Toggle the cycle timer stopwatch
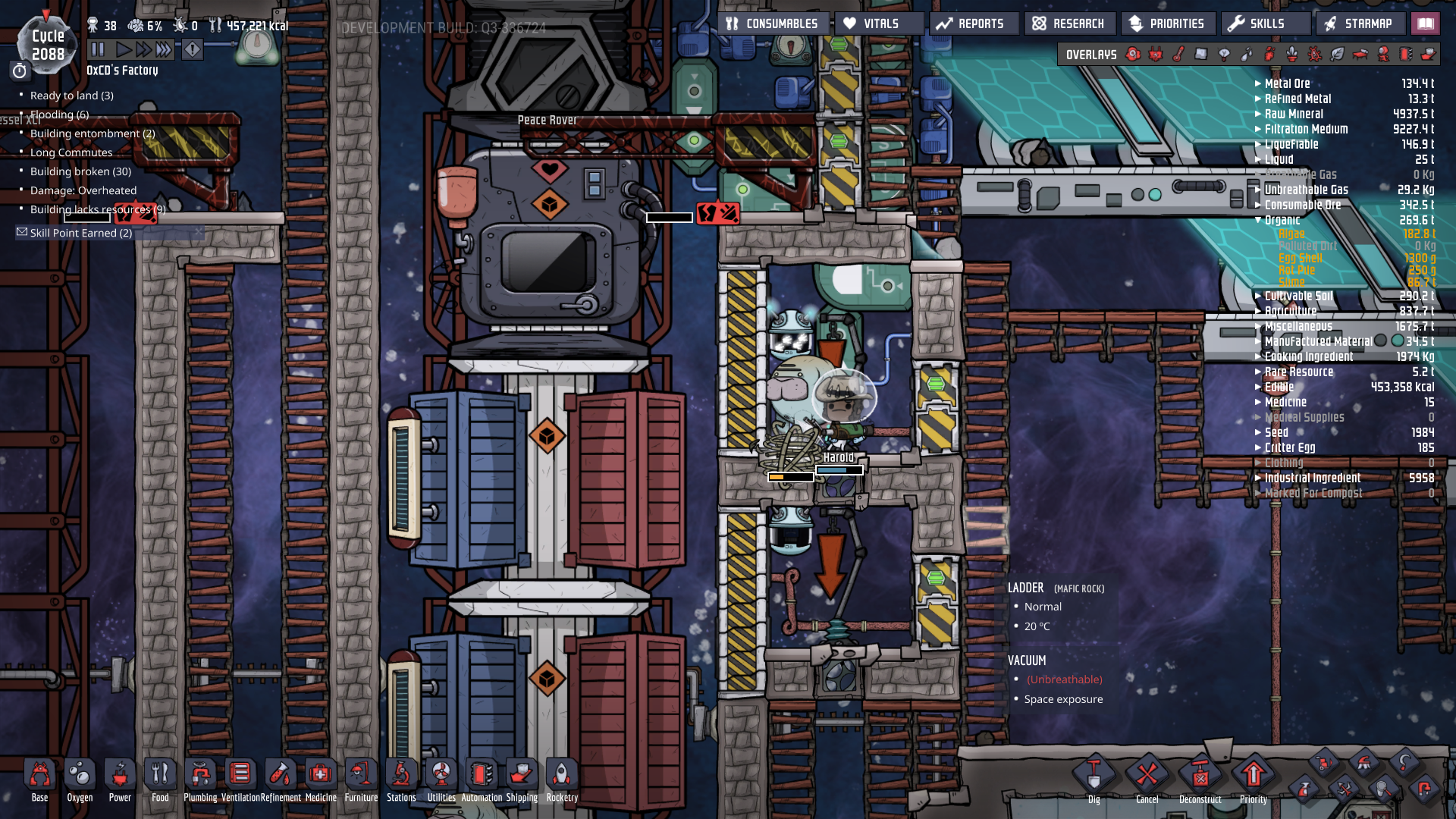Image resolution: width=1456 pixels, height=819 pixels. point(19,71)
